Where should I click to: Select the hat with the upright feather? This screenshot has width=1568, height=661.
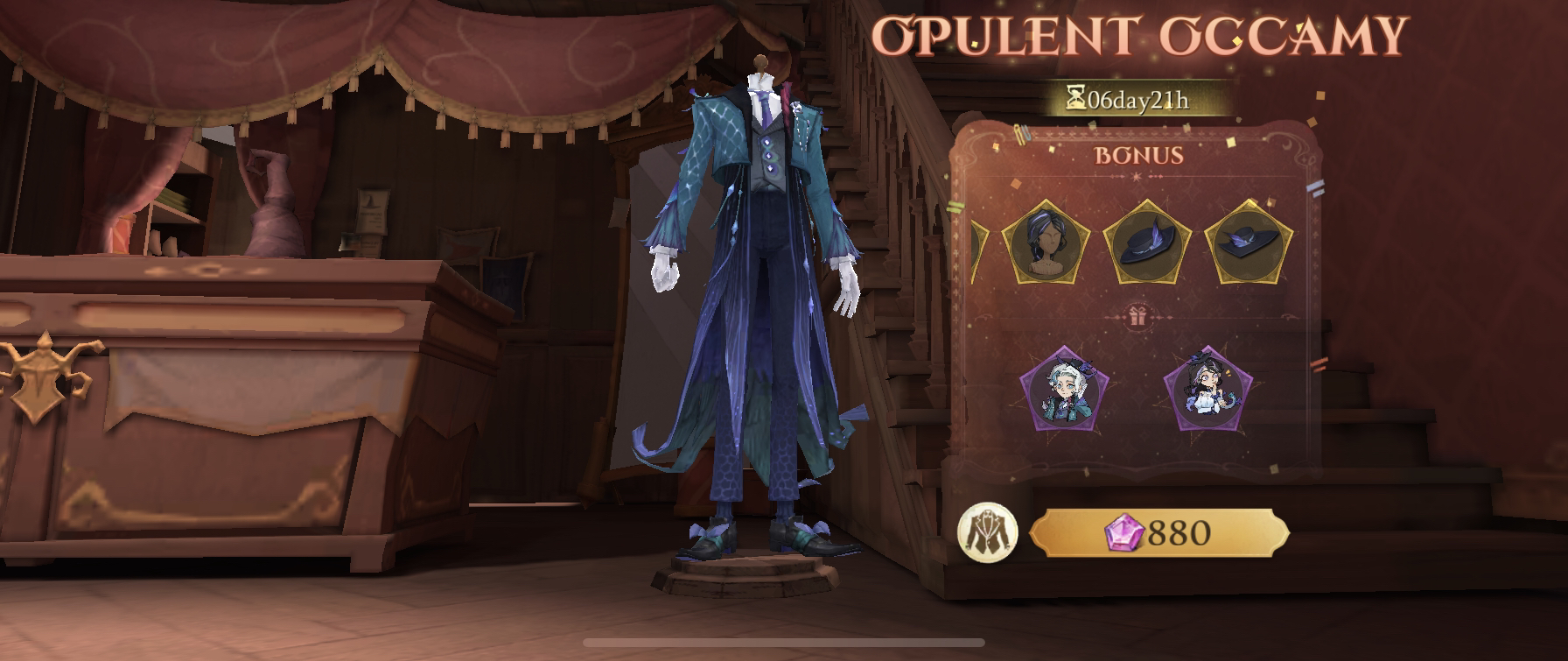click(x=1146, y=242)
